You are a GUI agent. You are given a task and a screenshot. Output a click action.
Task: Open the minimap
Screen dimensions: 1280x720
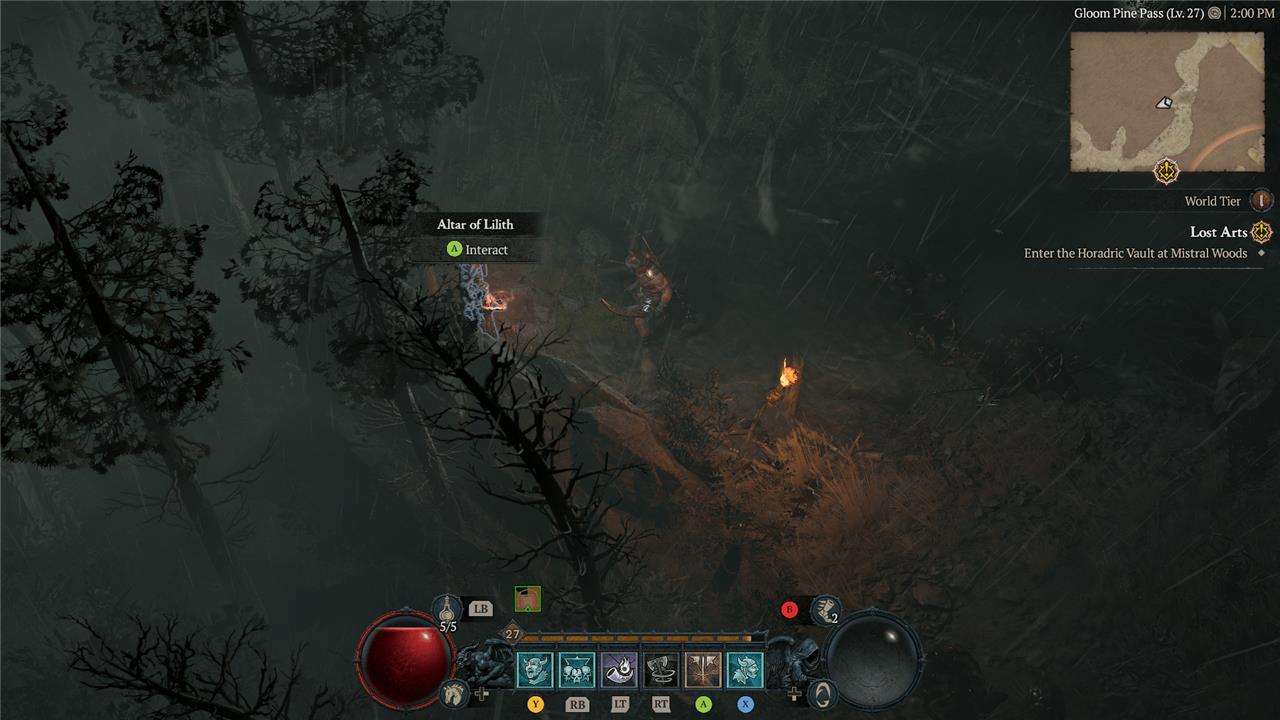[x=1167, y=100]
